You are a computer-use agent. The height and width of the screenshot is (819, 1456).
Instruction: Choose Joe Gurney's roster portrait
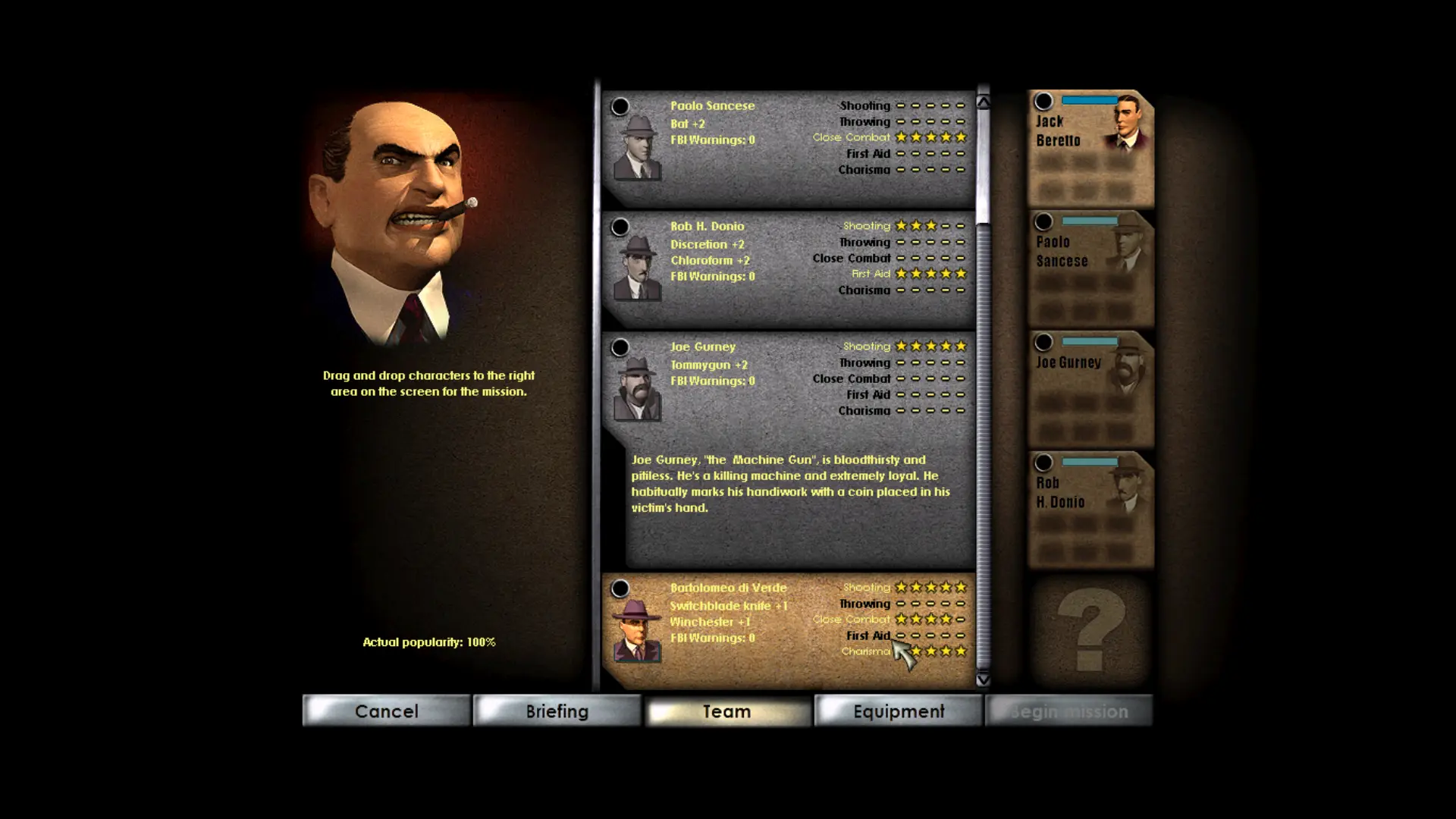point(636,388)
